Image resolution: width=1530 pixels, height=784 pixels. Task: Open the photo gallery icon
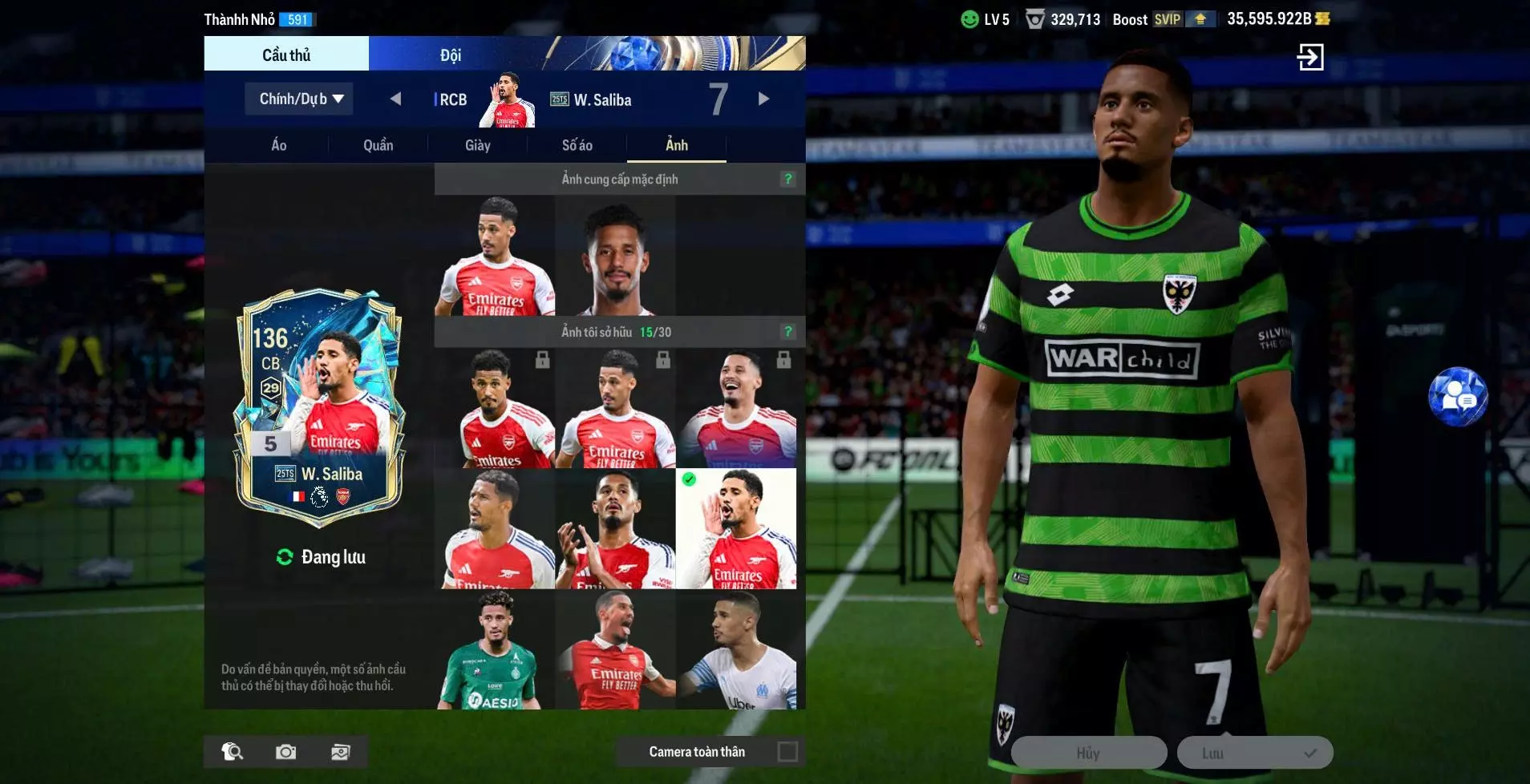point(341,751)
